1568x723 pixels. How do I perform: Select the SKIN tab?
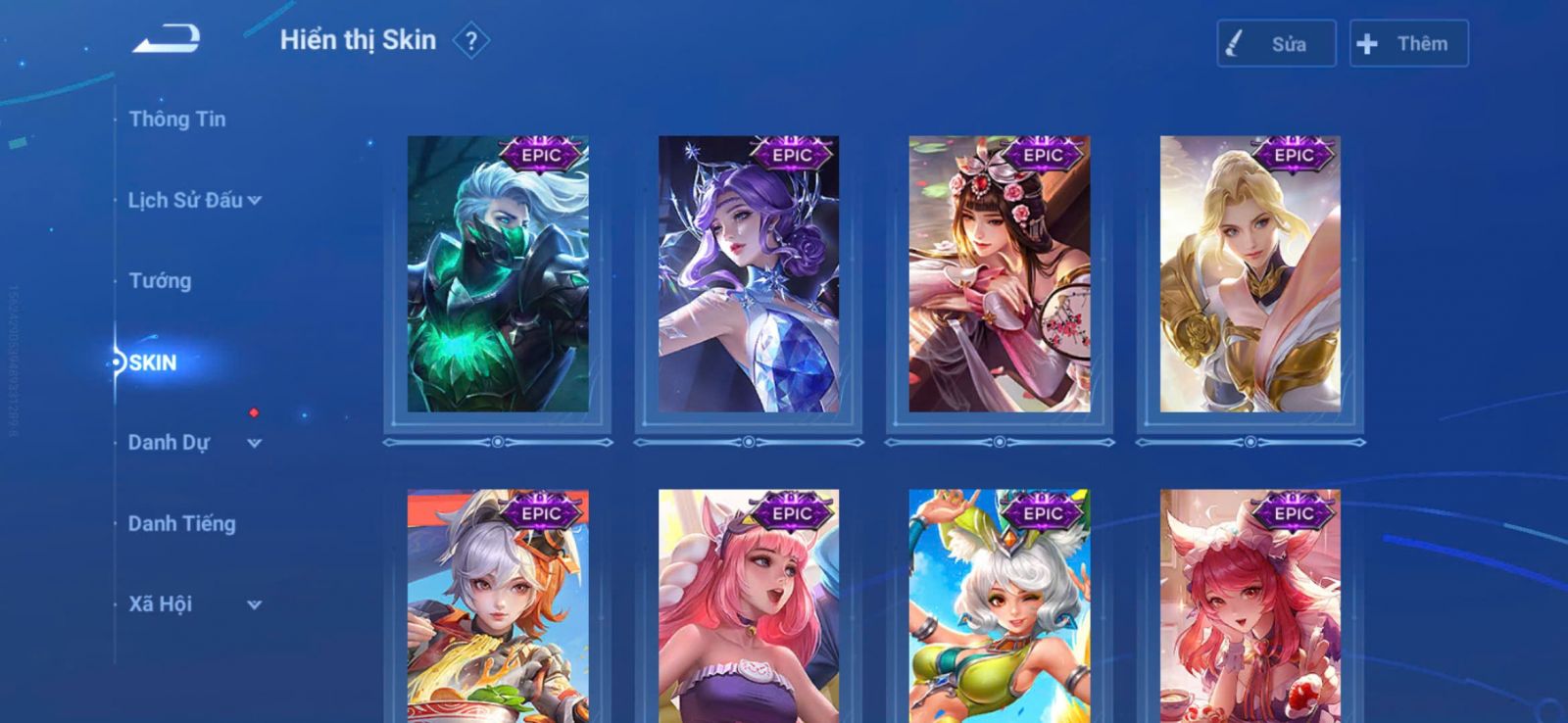[153, 362]
